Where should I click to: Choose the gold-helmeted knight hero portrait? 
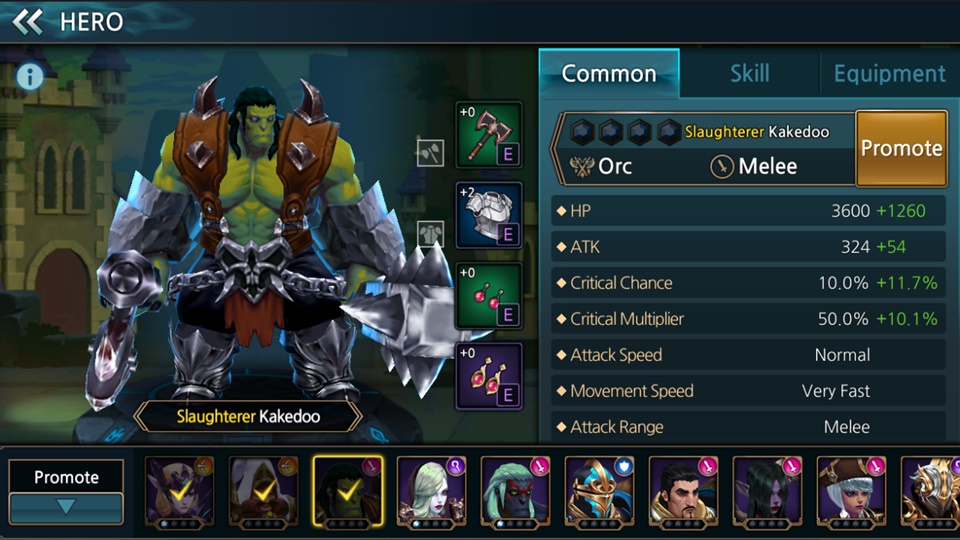coord(598,491)
